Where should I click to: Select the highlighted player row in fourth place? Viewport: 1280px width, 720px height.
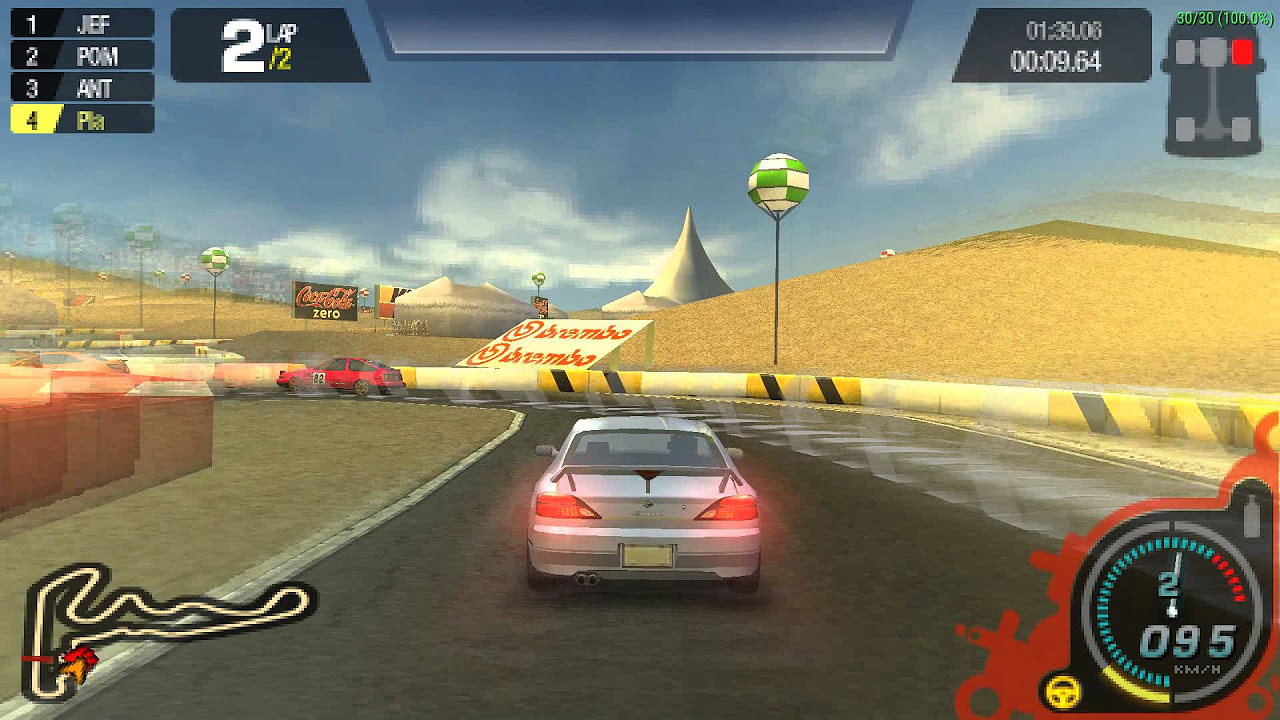coord(83,120)
